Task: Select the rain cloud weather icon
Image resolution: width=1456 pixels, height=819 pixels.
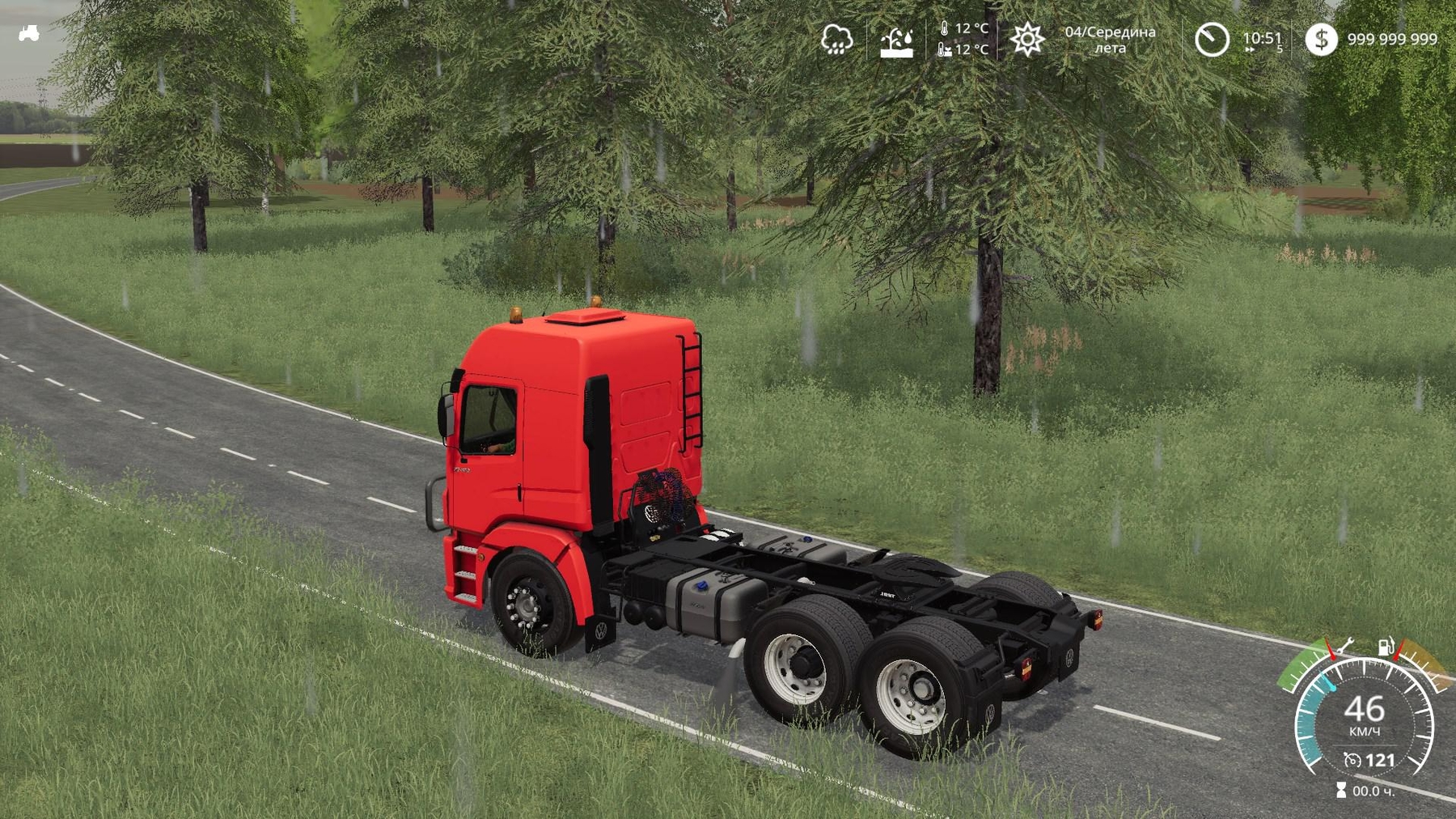Action: pyautogui.click(x=836, y=39)
